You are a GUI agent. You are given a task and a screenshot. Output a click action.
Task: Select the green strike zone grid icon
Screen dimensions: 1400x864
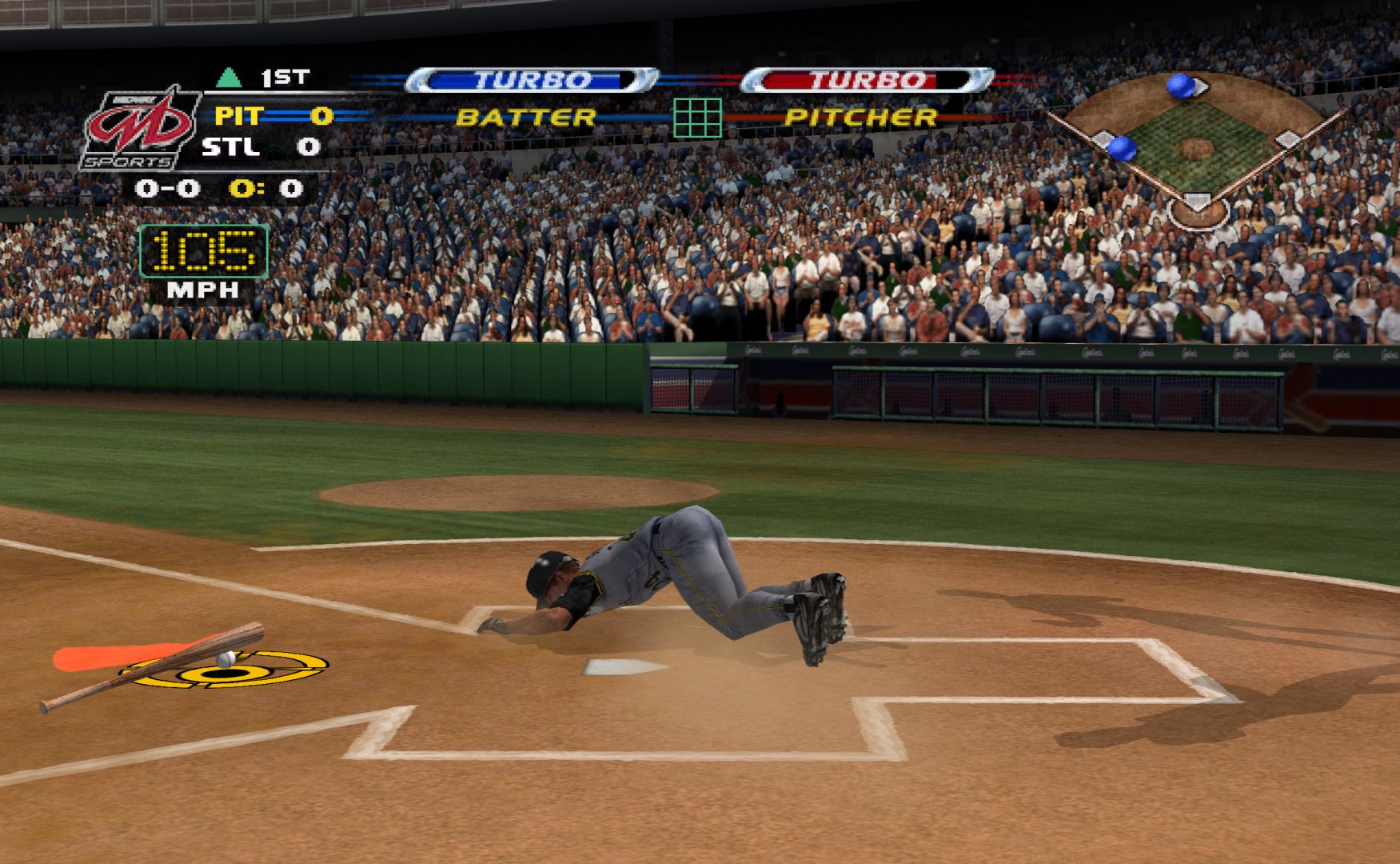(x=697, y=118)
